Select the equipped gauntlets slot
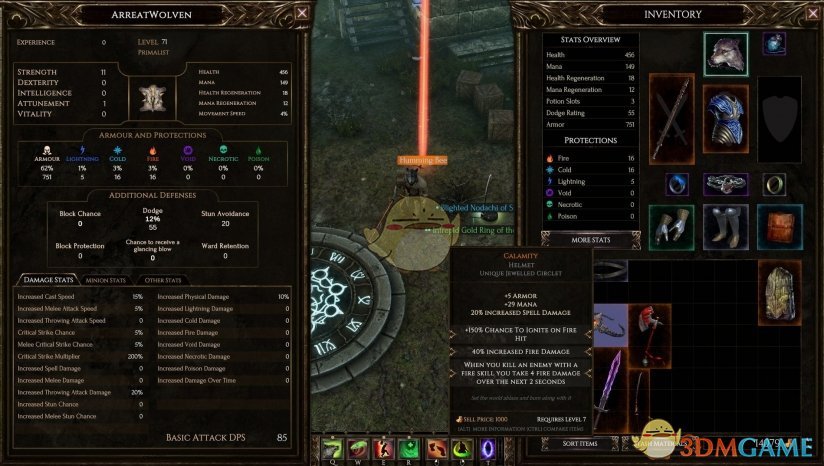 coord(671,225)
